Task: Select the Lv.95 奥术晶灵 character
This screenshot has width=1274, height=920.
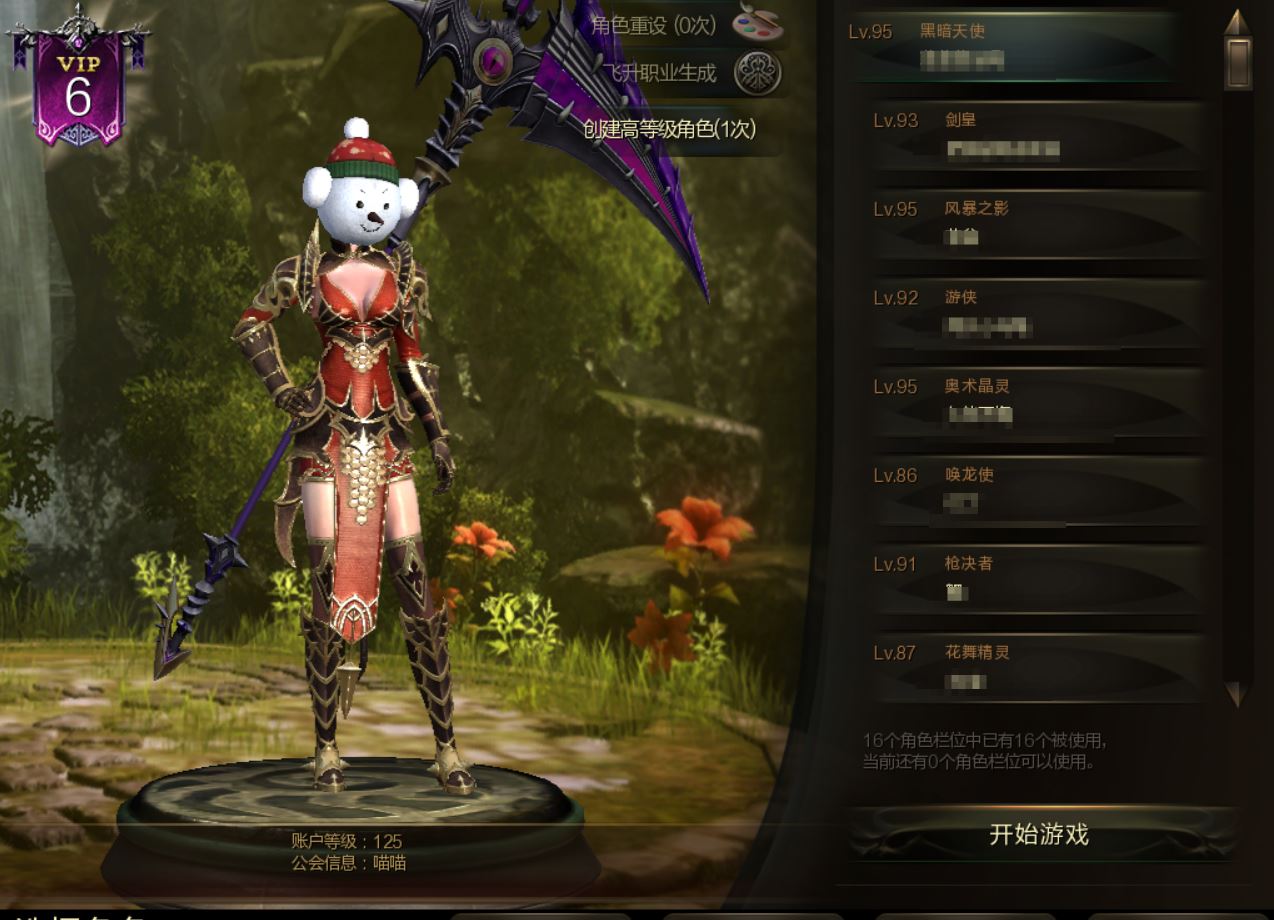Action: coord(1038,402)
